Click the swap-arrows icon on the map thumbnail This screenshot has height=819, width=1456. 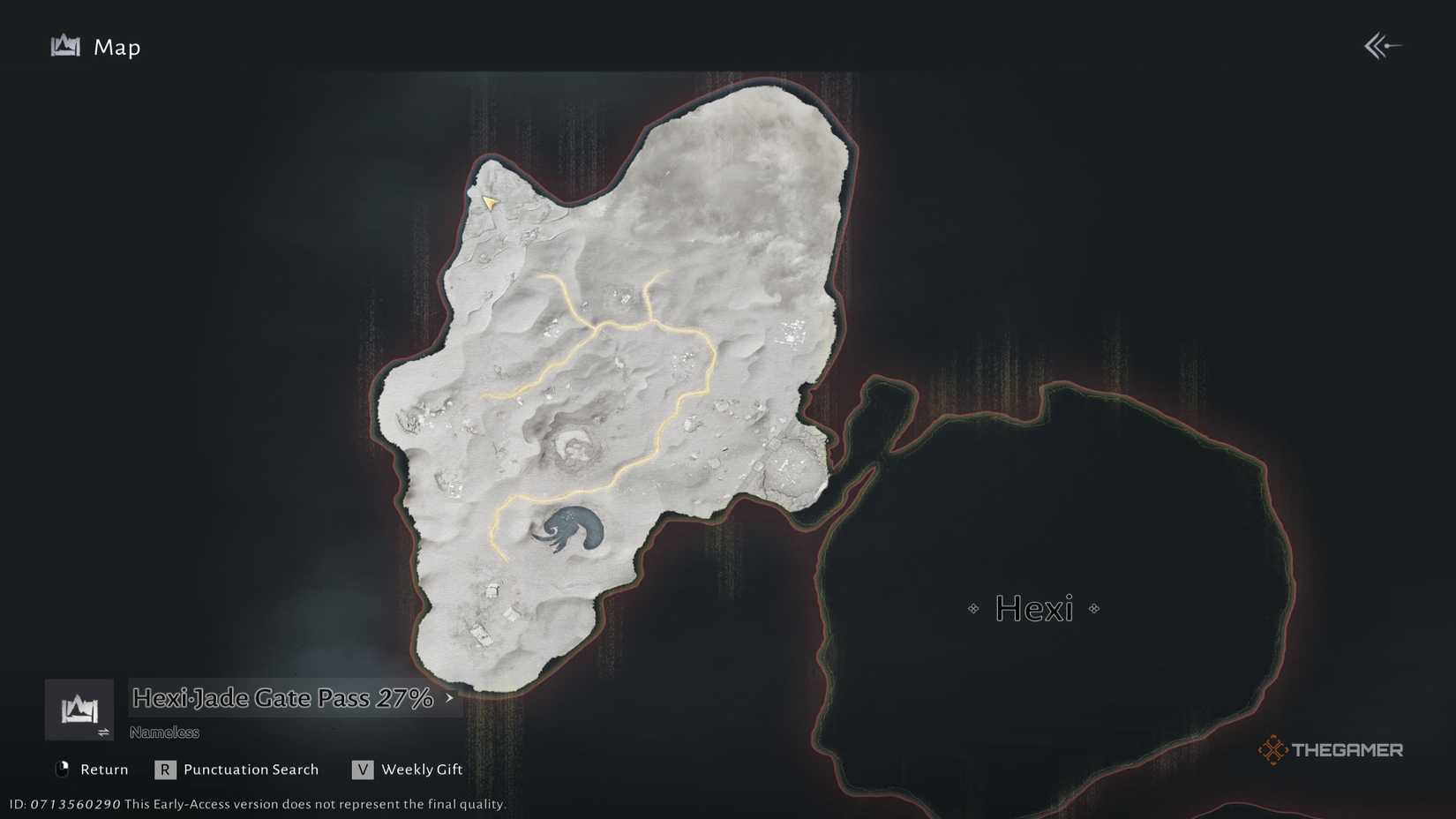pos(103,731)
